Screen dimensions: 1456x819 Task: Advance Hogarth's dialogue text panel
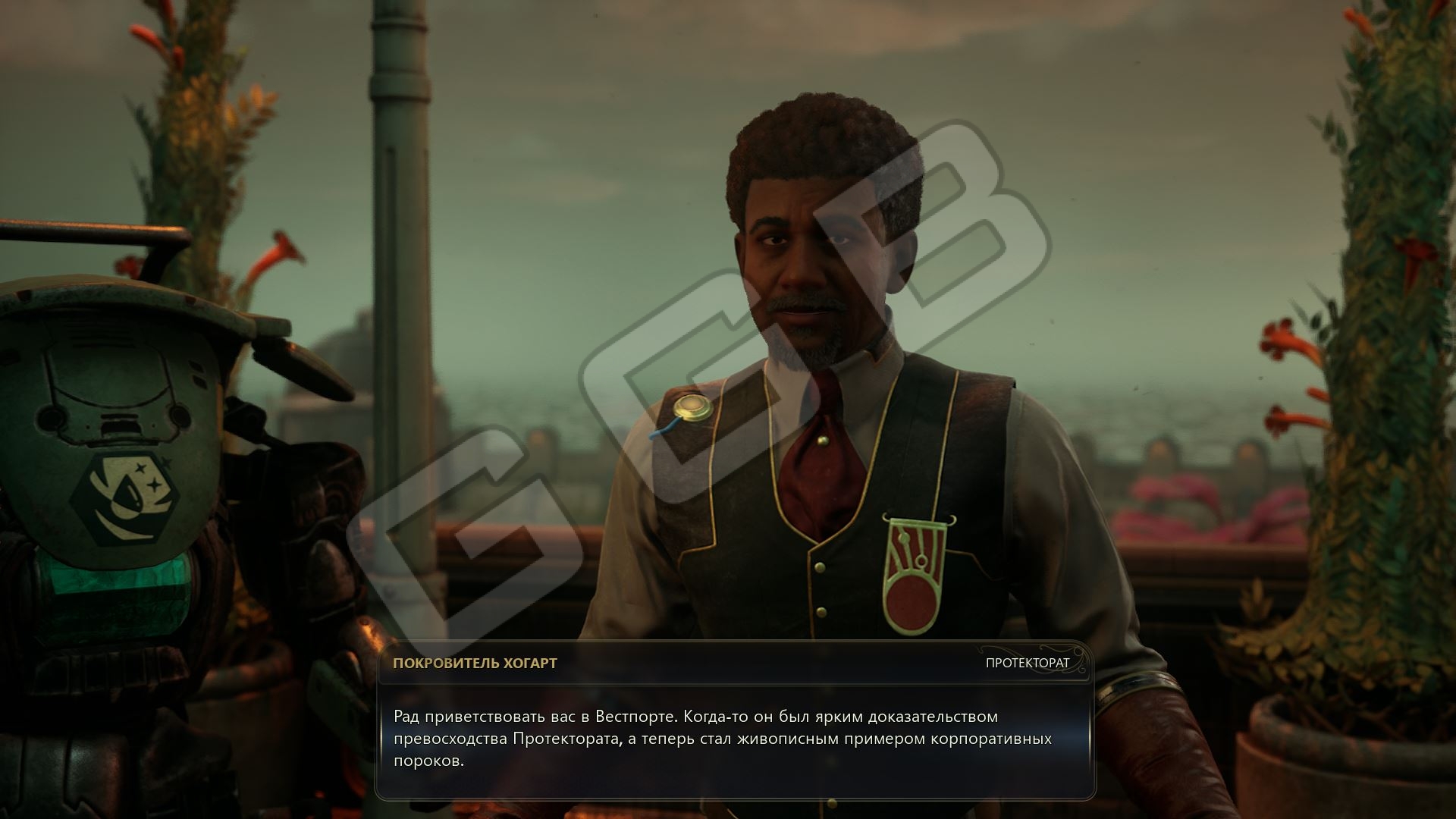[x=734, y=738]
